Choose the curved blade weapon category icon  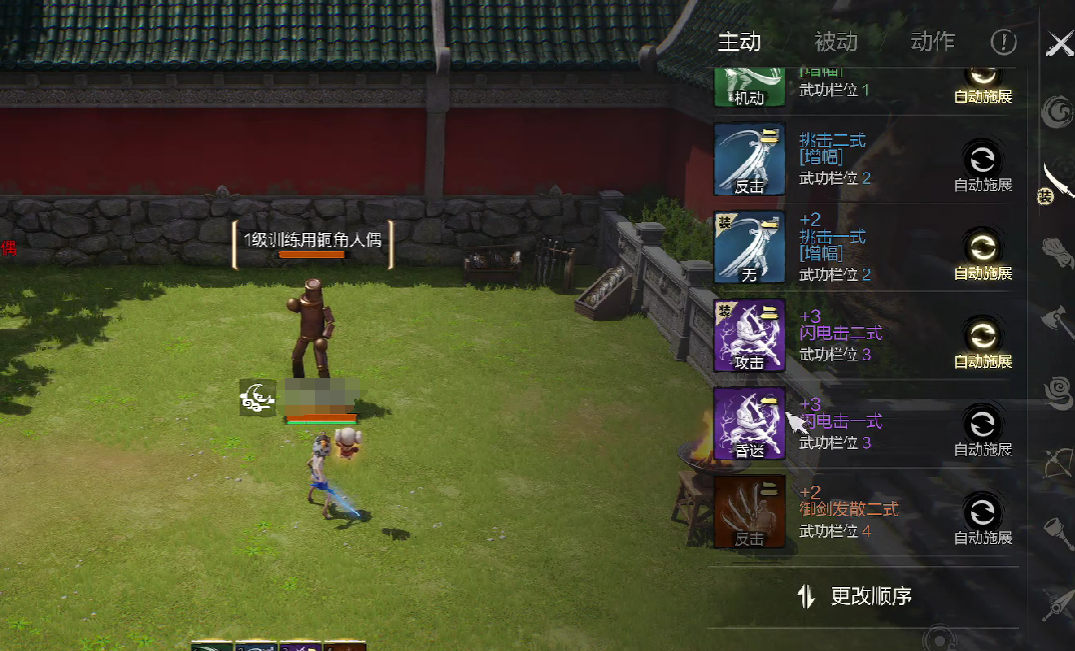(1058, 181)
